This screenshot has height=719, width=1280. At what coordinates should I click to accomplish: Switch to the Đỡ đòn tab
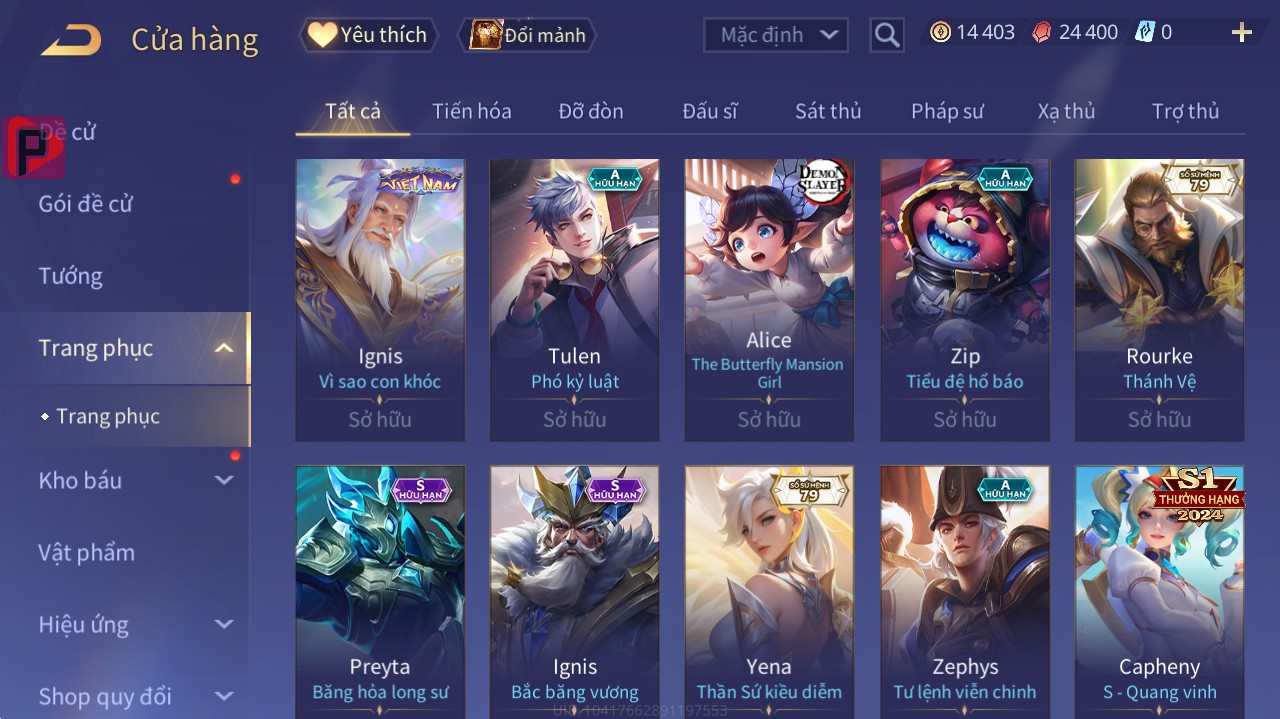click(590, 111)
